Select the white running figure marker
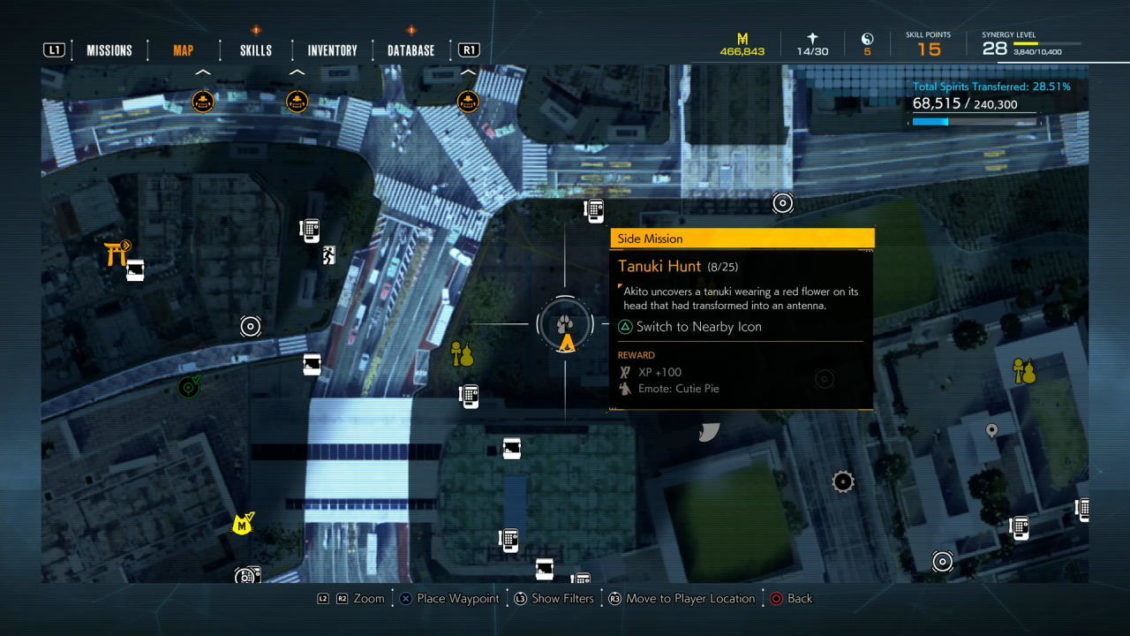Screen dimensions: 1130x636 pyautogui.click(x=329, y=257)
